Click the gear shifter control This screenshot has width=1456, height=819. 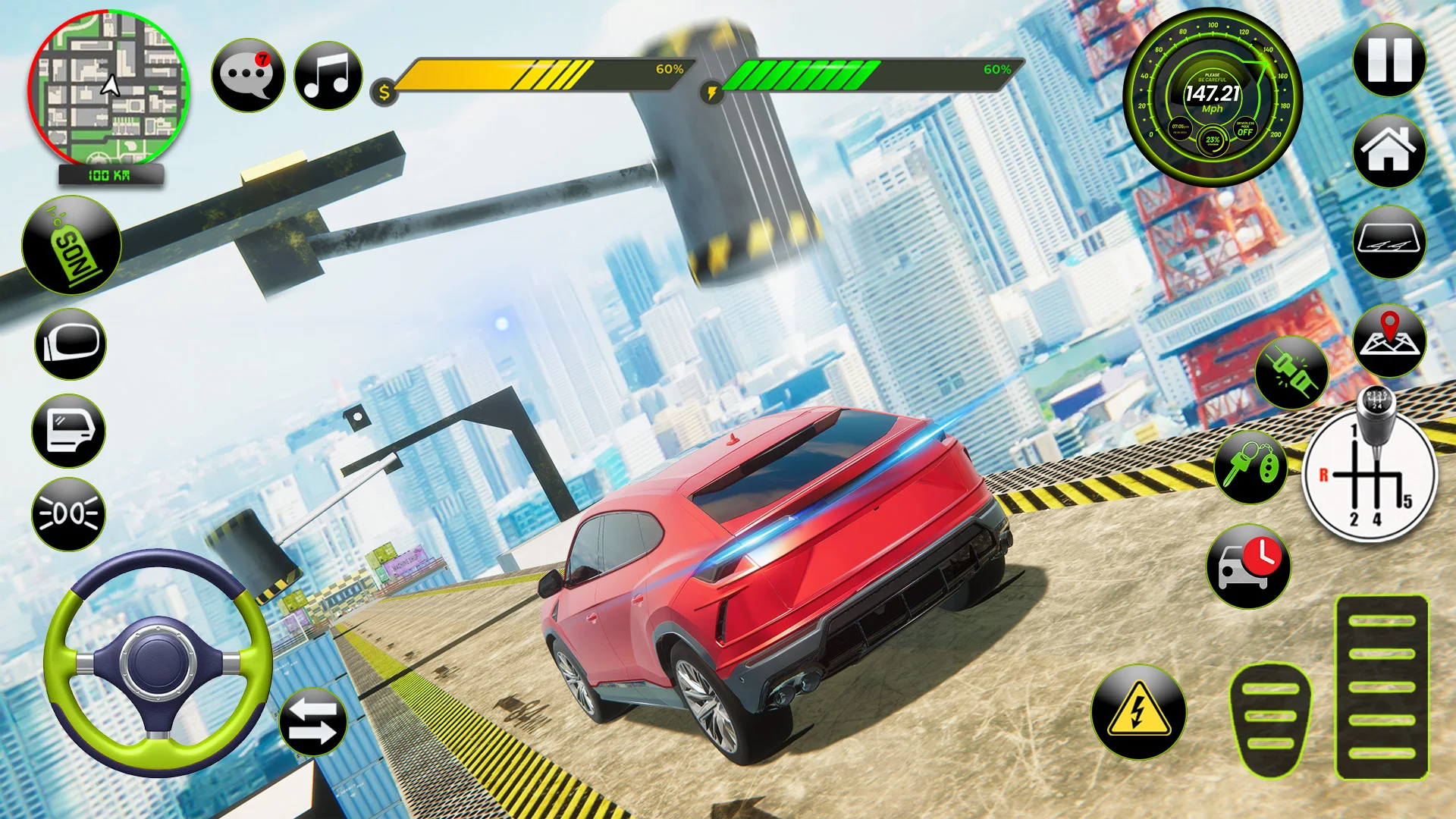[1370, 472]
